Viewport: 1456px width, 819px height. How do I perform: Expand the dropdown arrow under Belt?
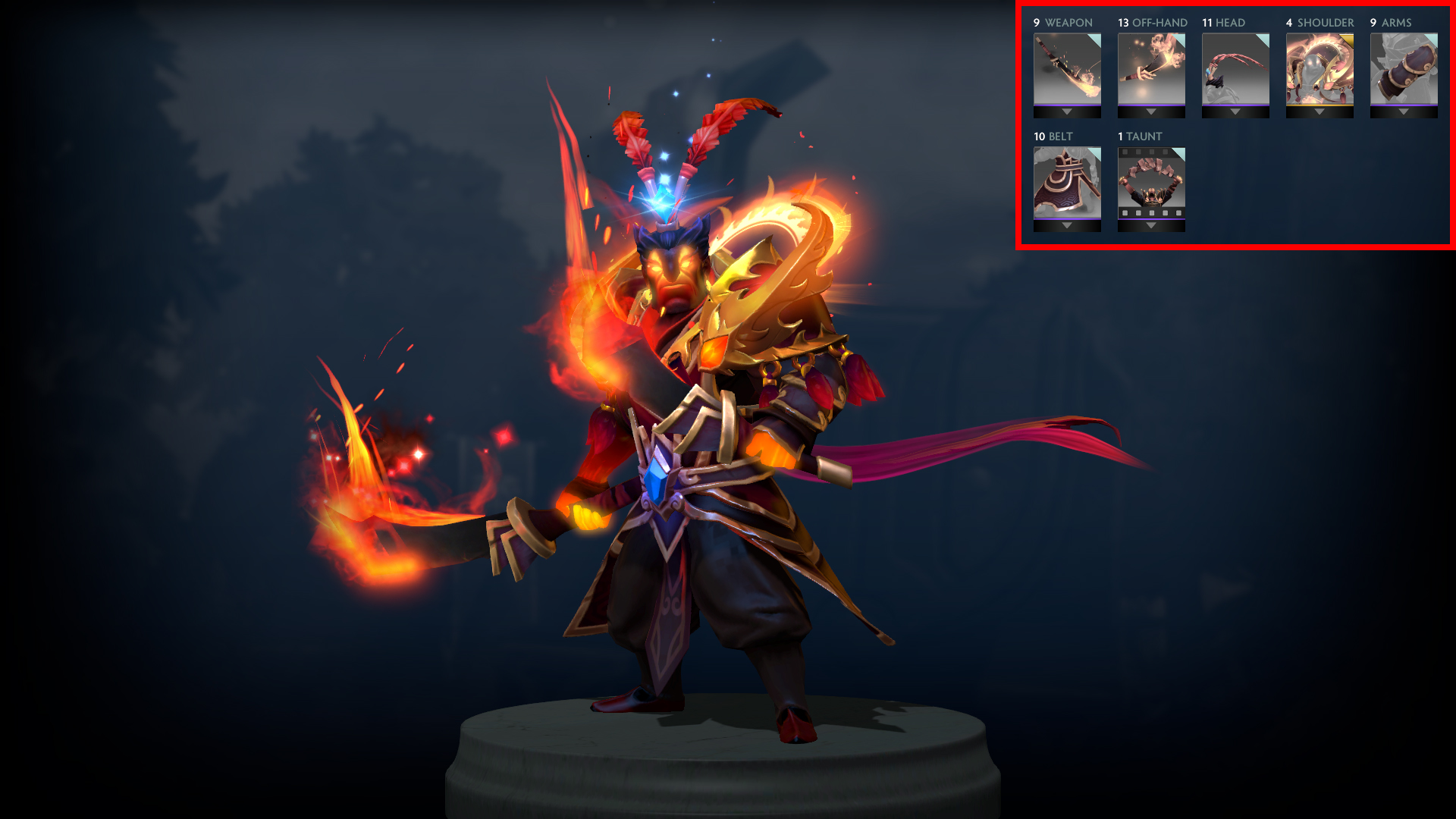click(x=1067, y=226)
